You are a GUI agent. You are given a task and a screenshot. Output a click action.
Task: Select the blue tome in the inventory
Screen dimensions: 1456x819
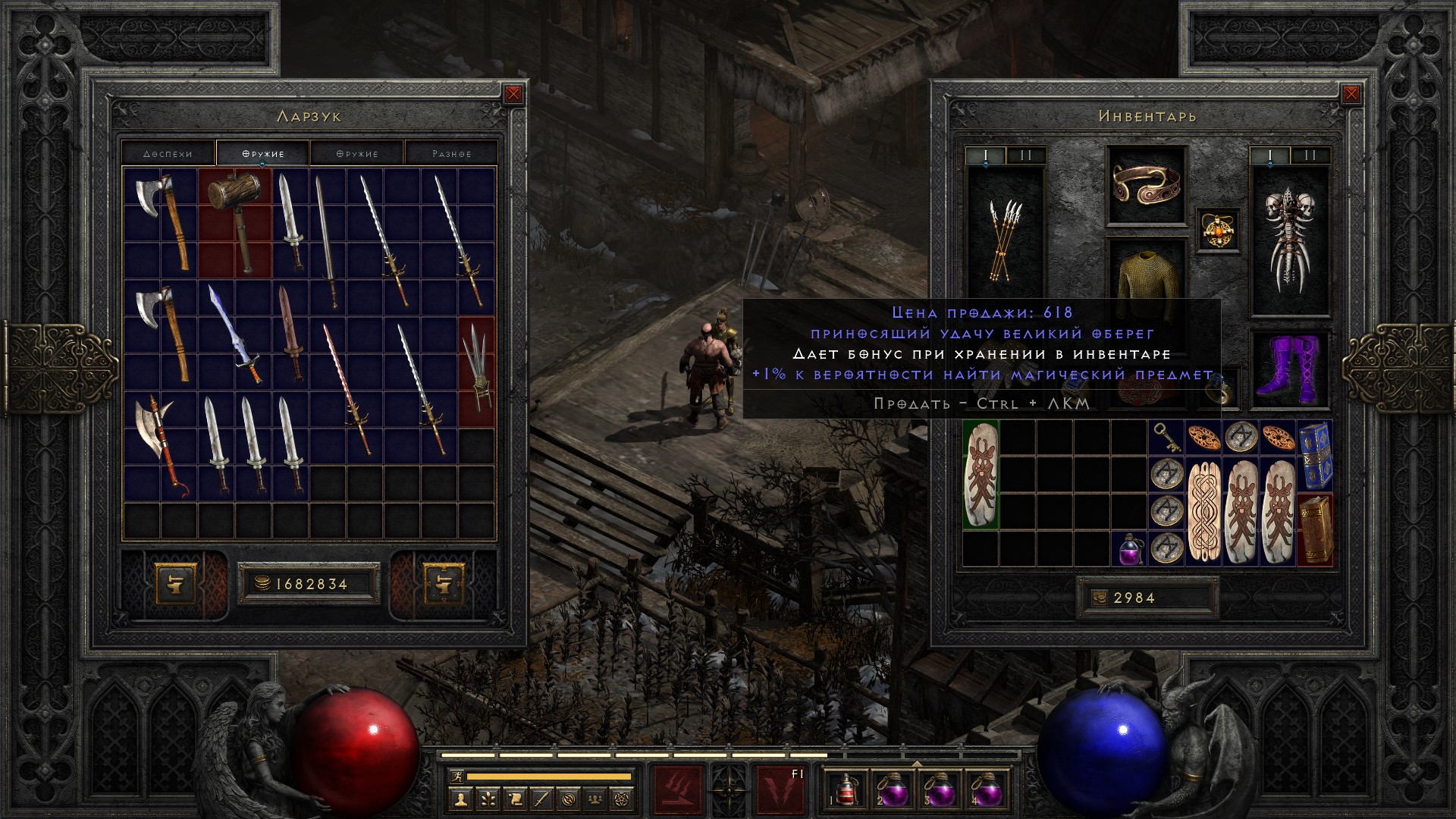click(1315, 455)
